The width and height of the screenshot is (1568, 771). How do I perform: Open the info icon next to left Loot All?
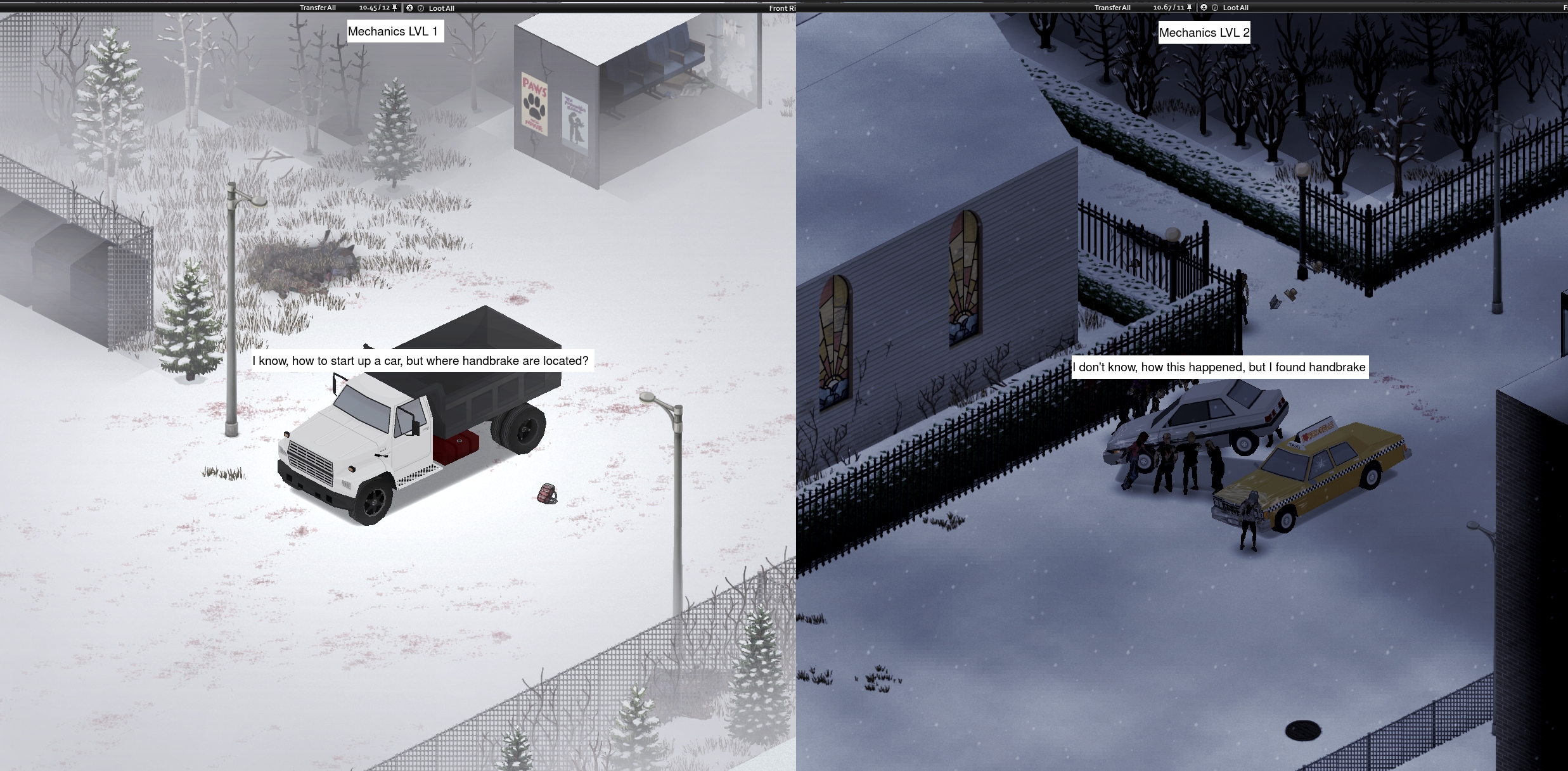click(421, 8)
